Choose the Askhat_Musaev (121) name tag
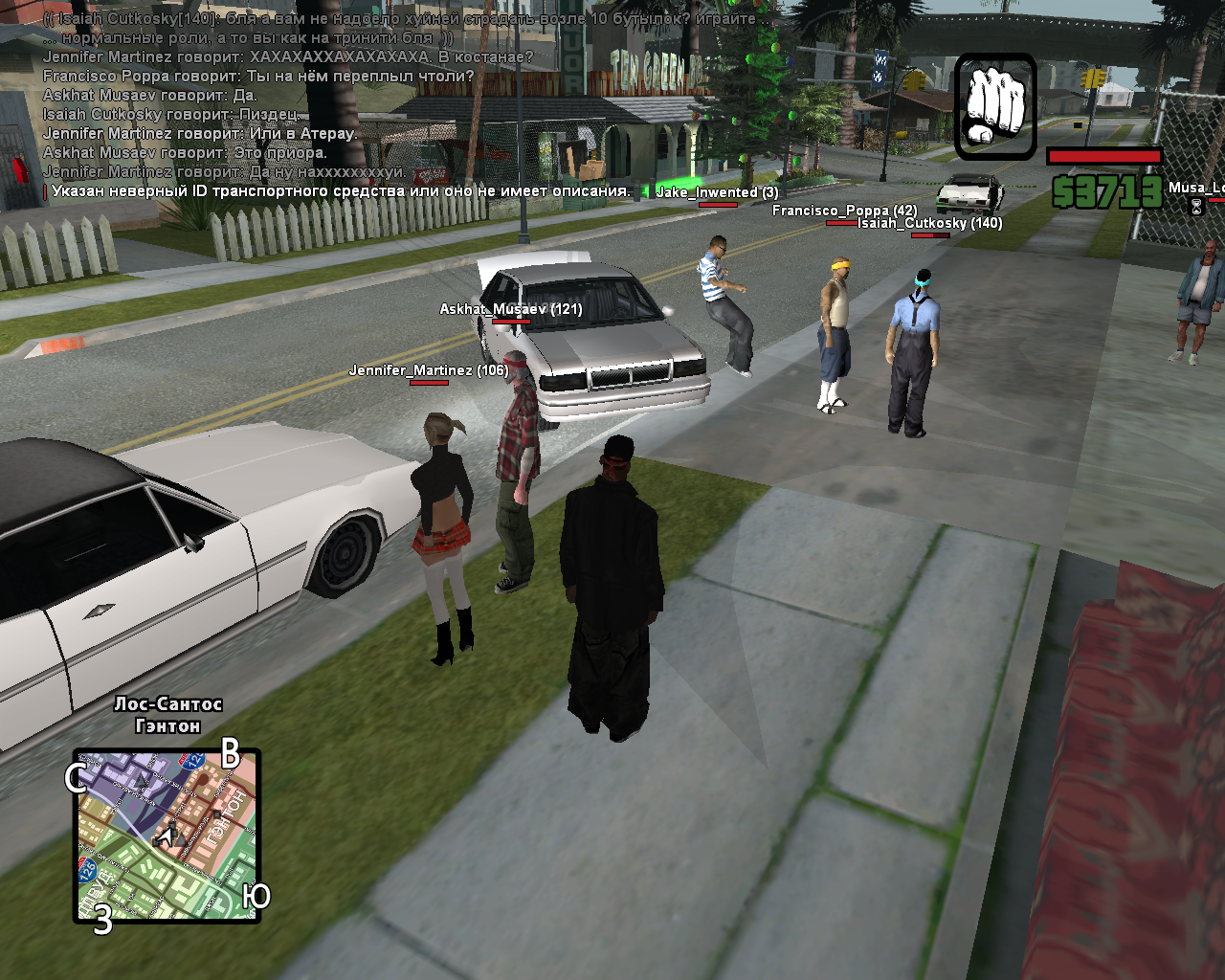This screenshot has height=980, width=1225. (510, 309)
